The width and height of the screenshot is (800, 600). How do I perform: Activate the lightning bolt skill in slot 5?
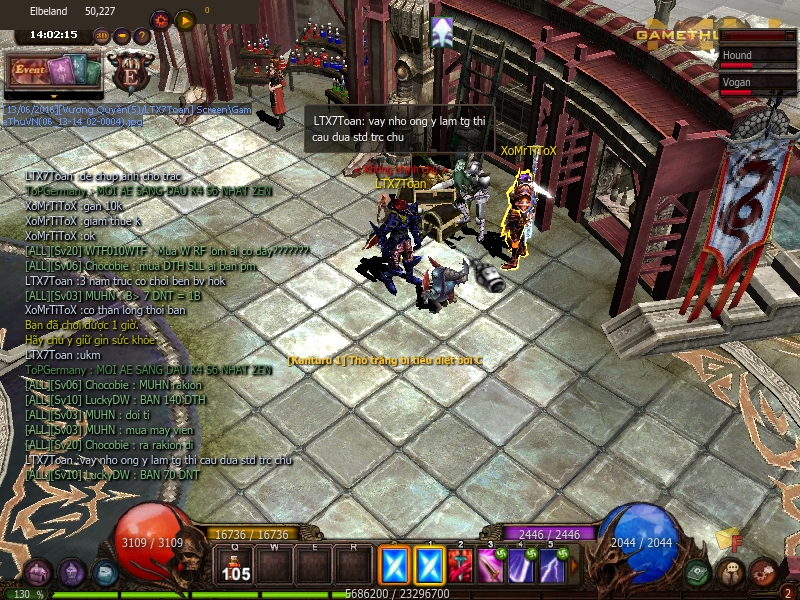point(551,568)
